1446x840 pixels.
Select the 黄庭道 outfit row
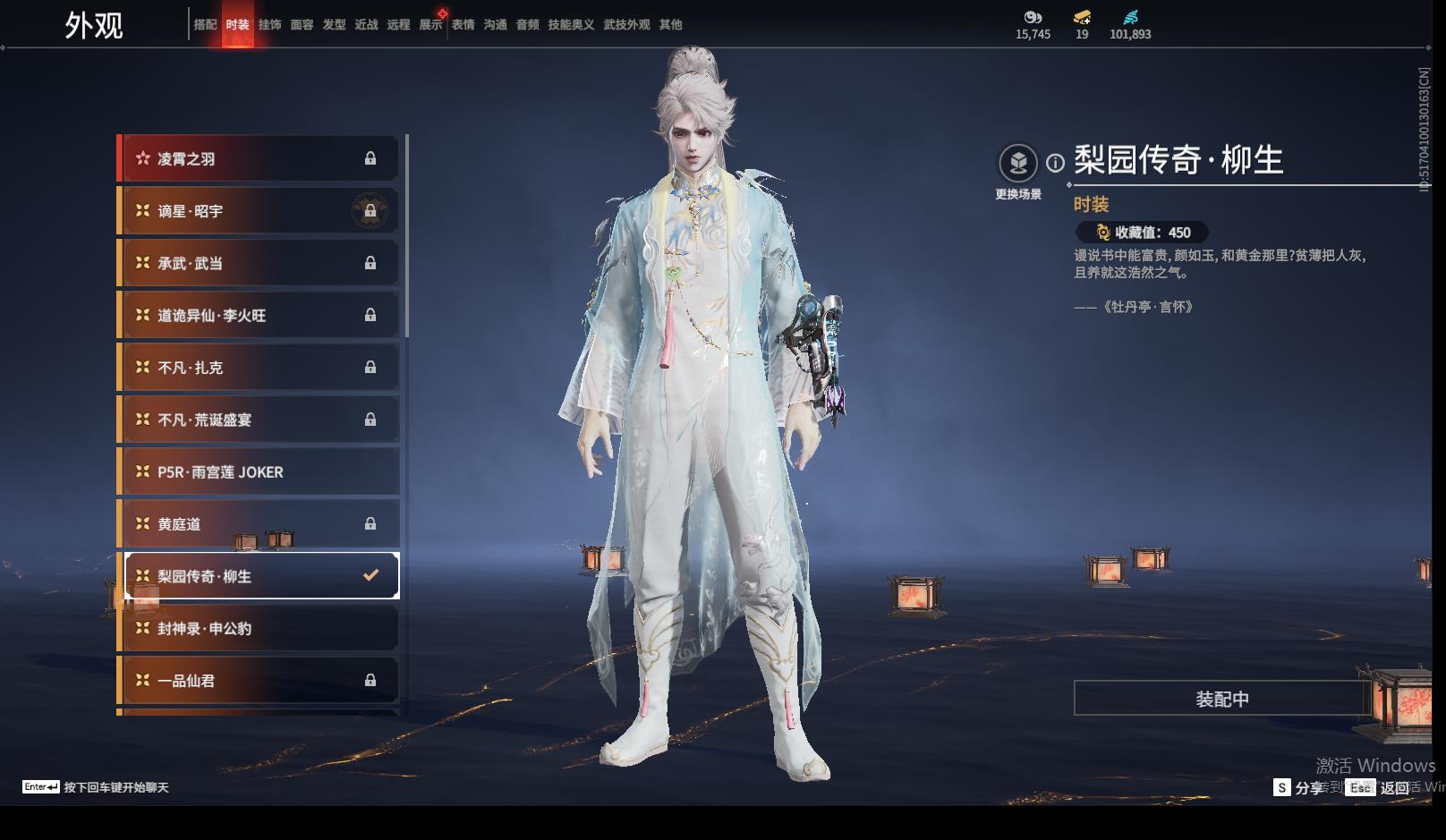(259, 524)
